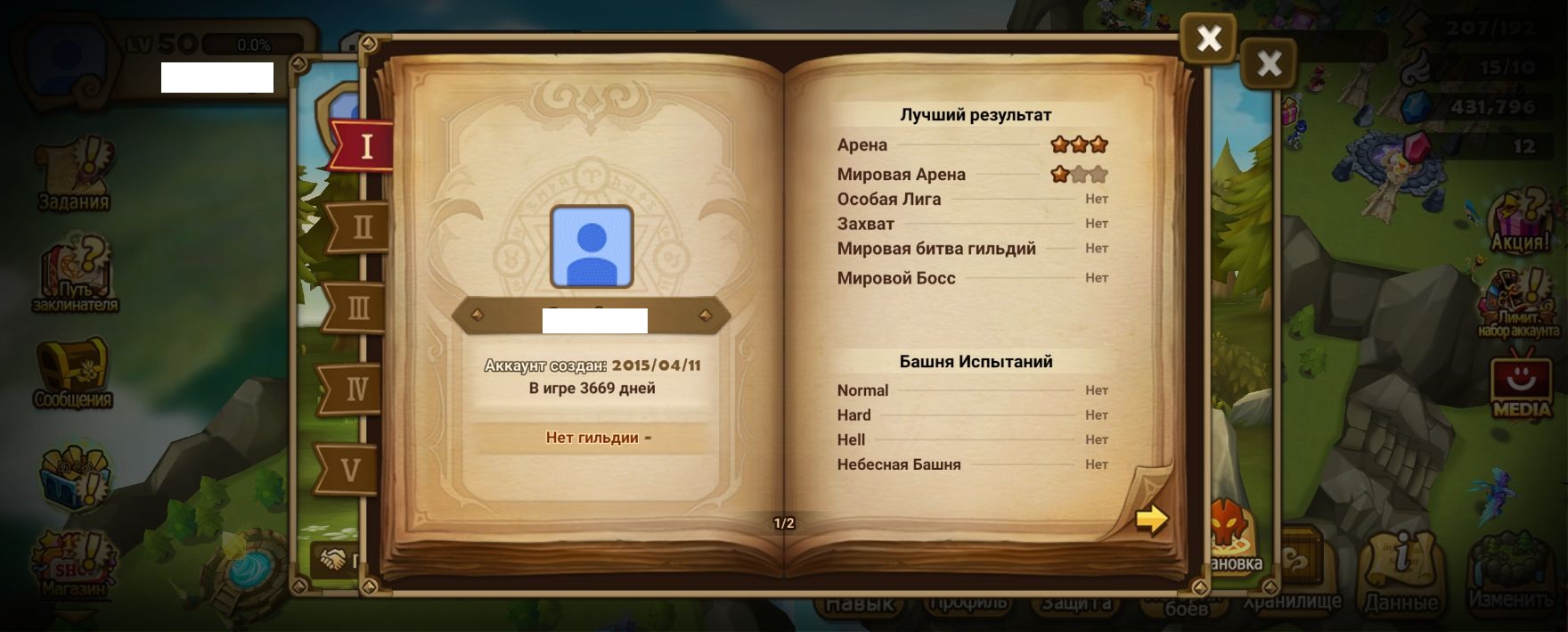Turn to the next page with yellow arrow
Image resolution: width=1568 pixels, height=632 pixels.
1151,519
